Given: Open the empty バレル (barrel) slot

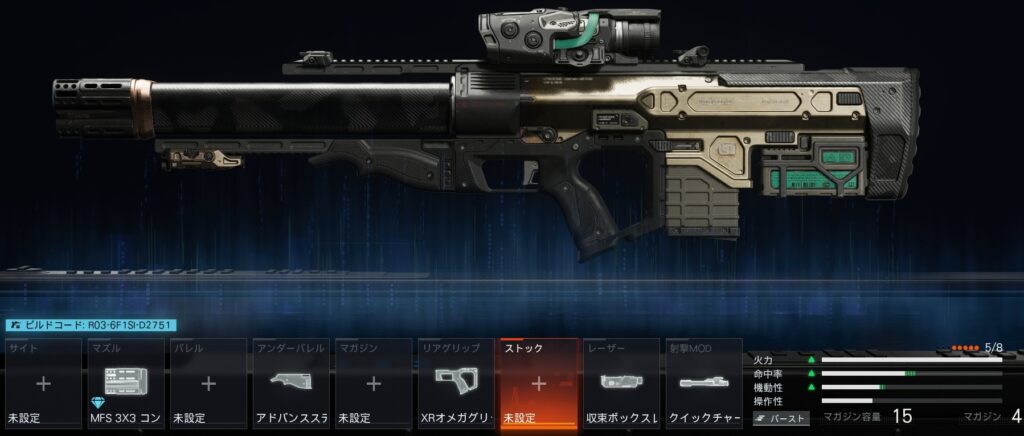Looking at the screenshot, I should pyautogui.click(x=208, y=383).
